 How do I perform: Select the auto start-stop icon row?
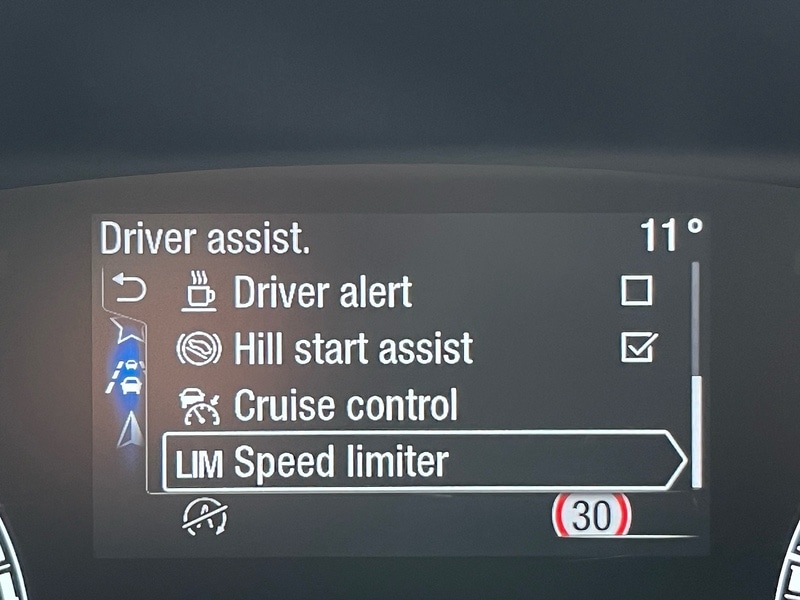click(204, 516)
